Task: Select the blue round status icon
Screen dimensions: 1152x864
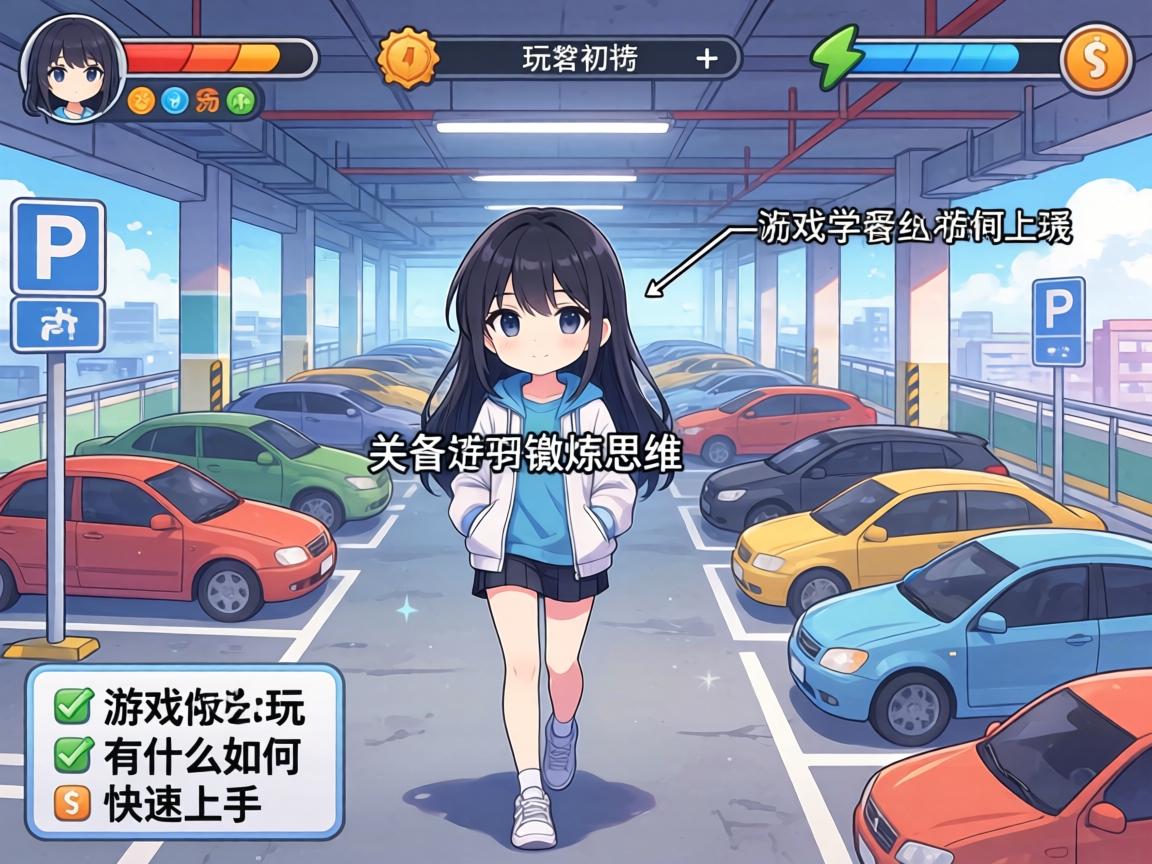Action: click(175, 100)
